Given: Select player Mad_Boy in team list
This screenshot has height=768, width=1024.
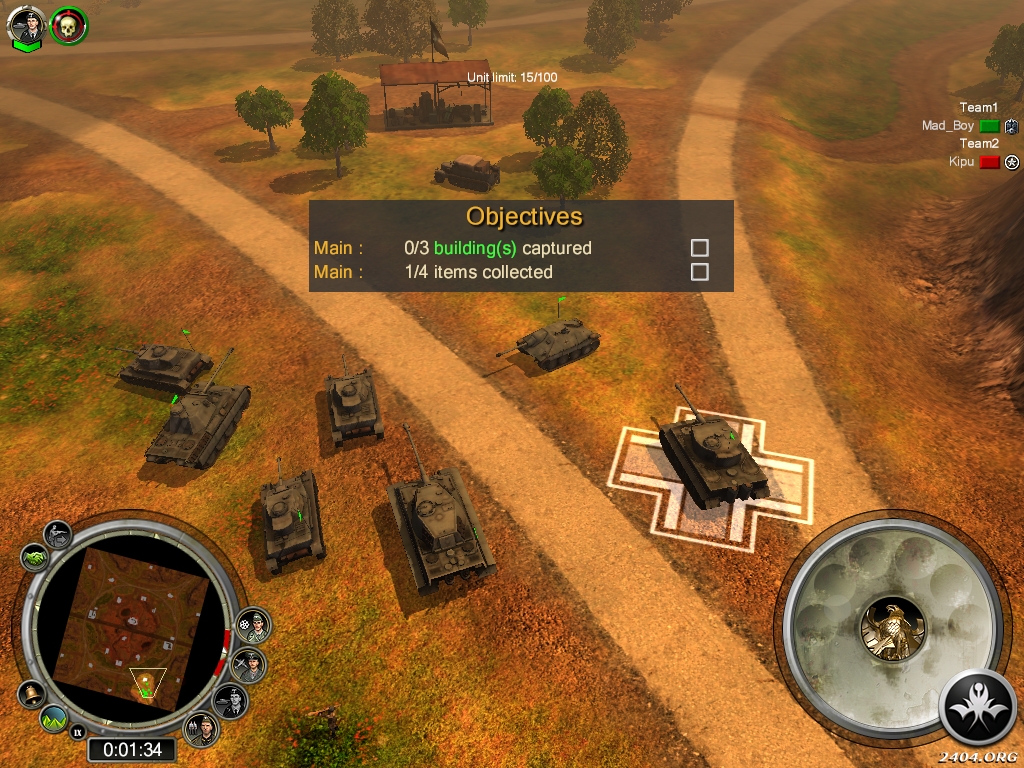Looking at the screenshot, I should click(x=948, y=126).
